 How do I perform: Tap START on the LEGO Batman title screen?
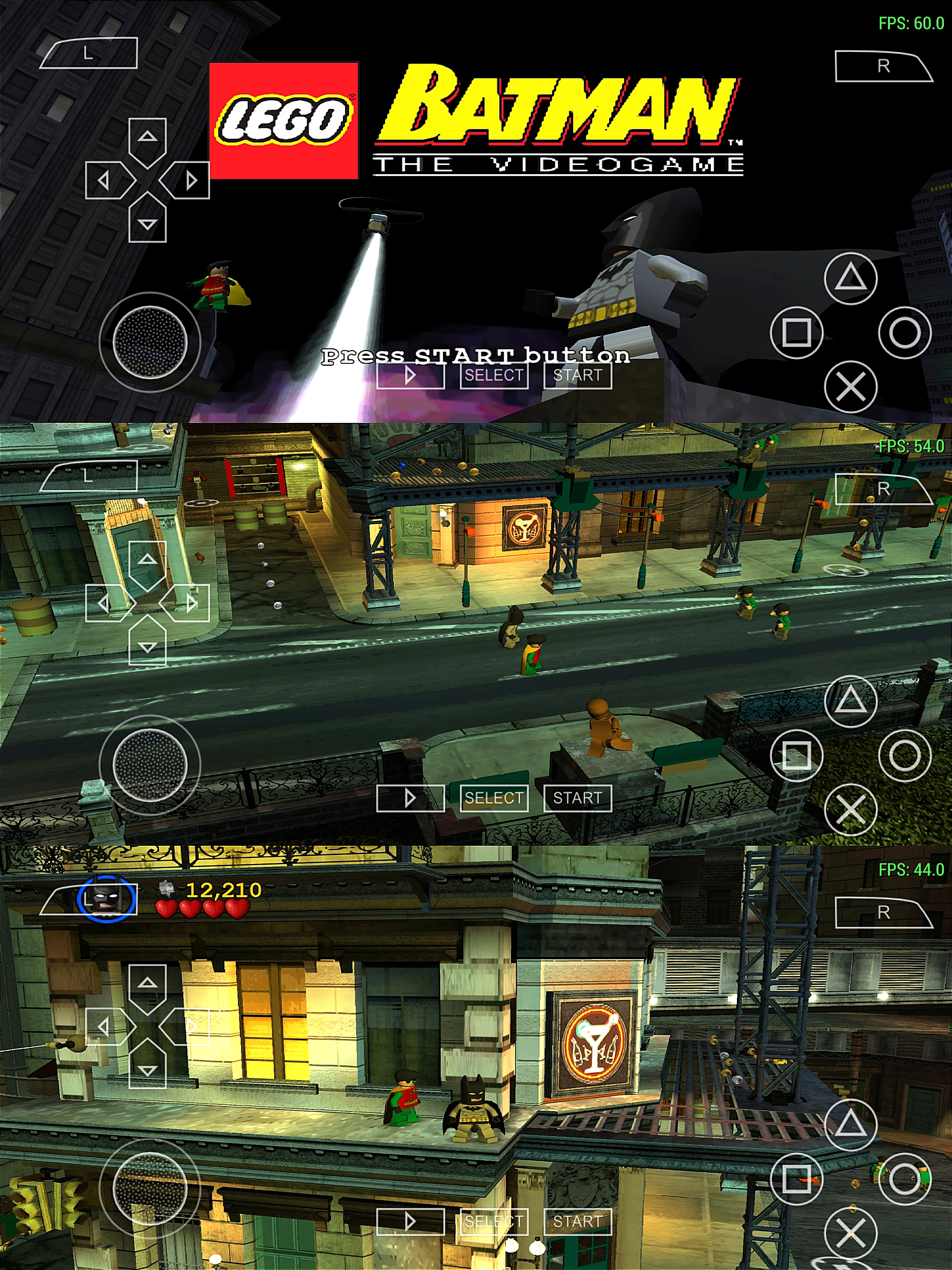[x=577, y=376]
